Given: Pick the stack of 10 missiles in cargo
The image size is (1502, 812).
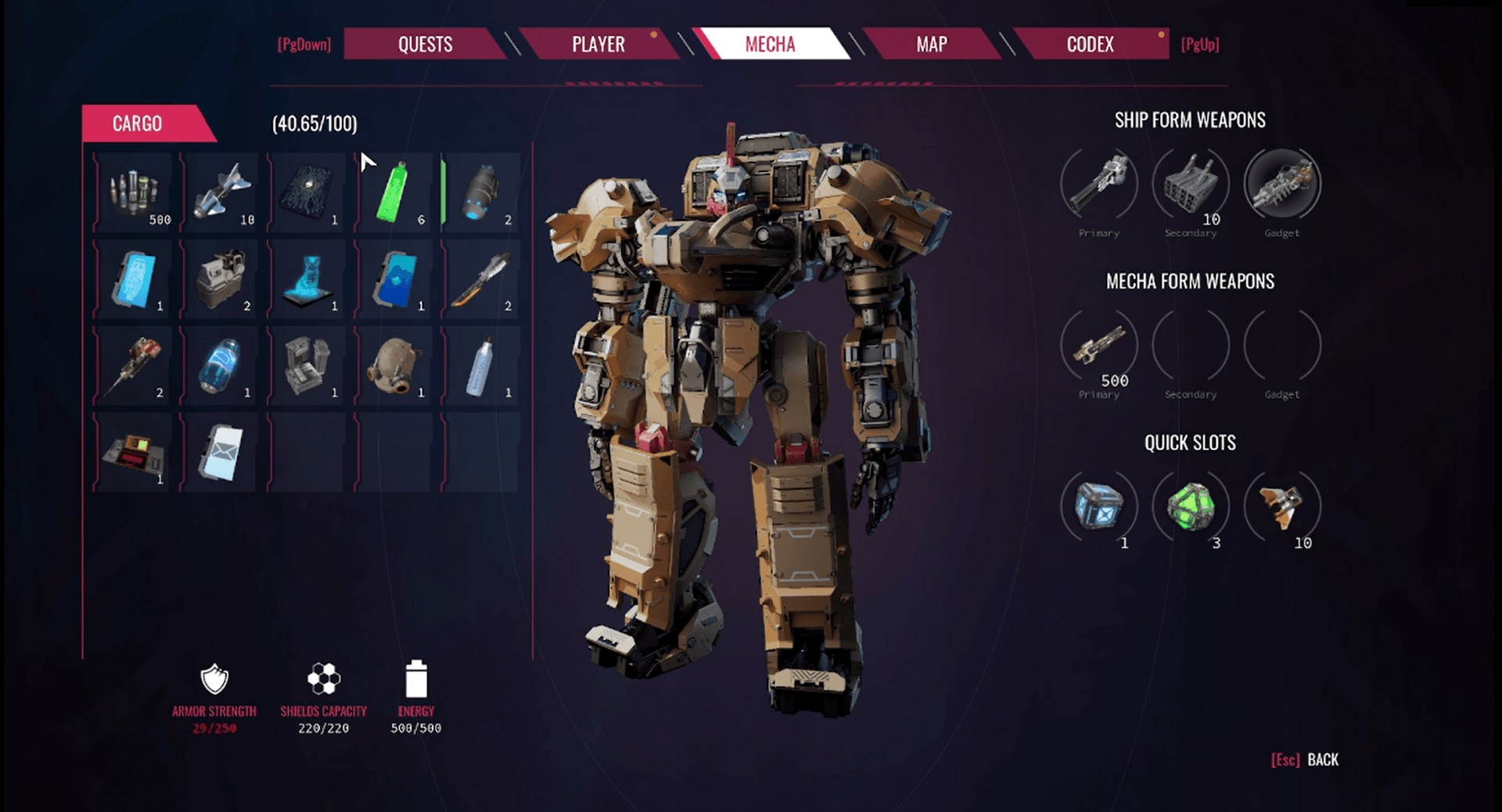Looking at the screenshot, I should (x=220, y=192).
